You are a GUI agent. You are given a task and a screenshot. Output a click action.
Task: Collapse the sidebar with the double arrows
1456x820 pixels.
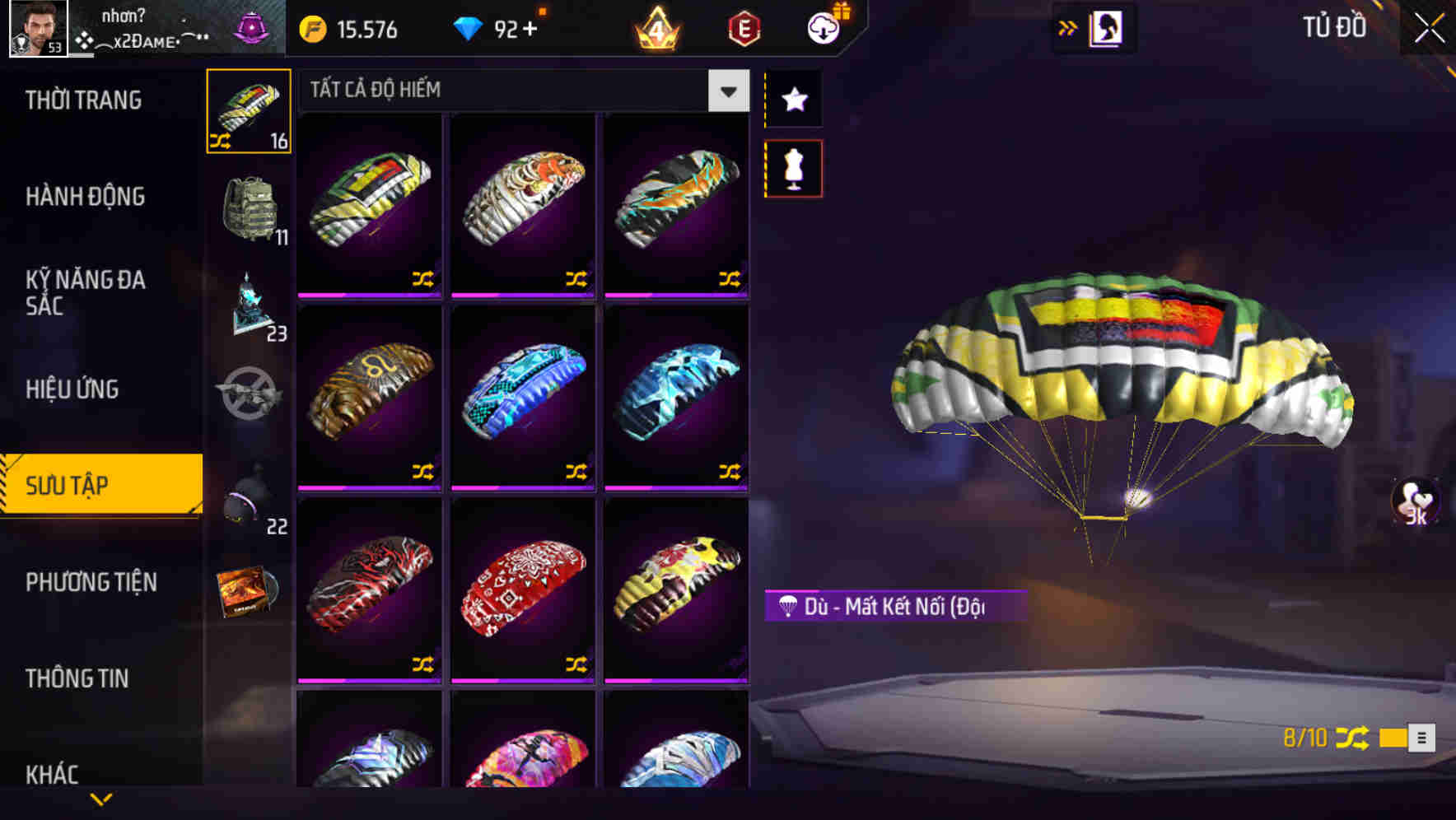tap(1067, 27)
